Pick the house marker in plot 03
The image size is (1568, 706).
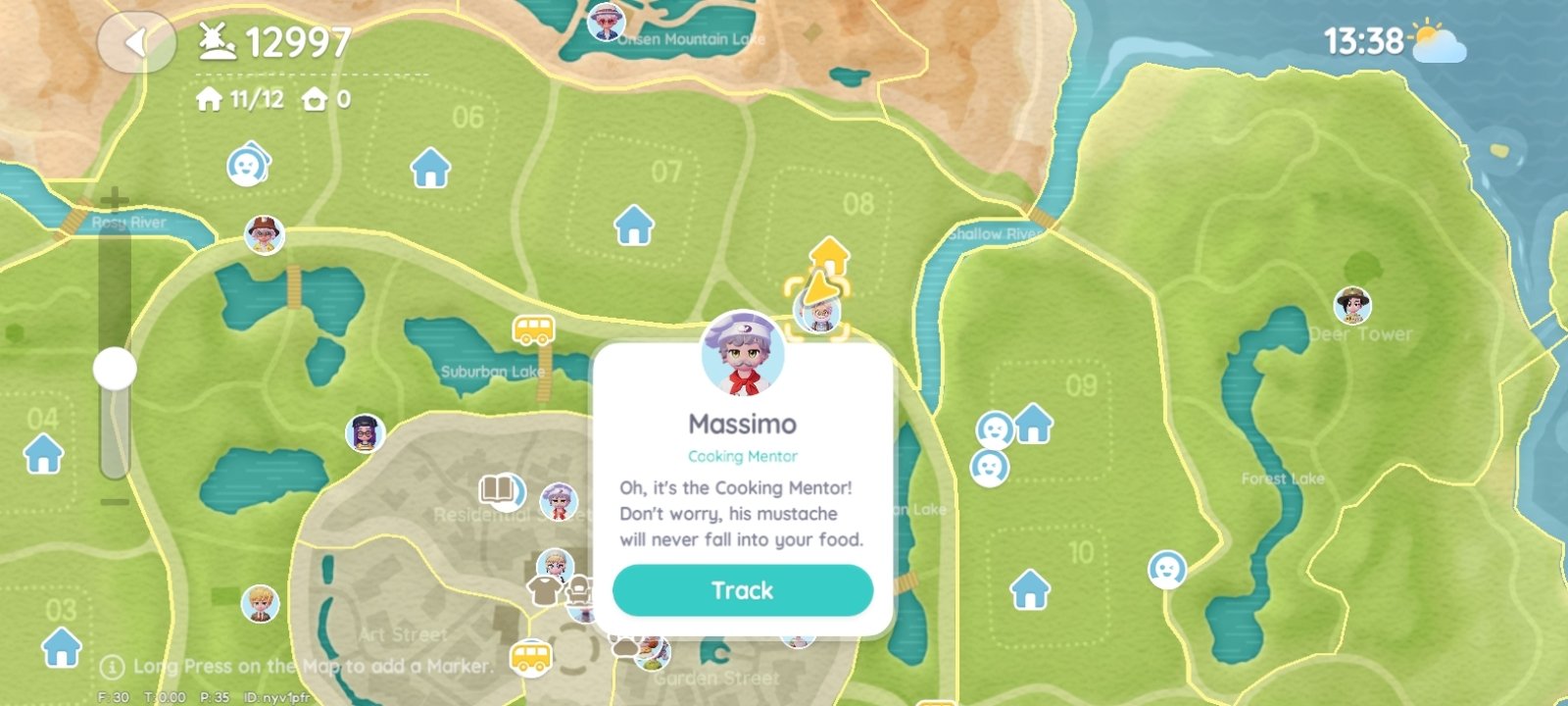61,647
